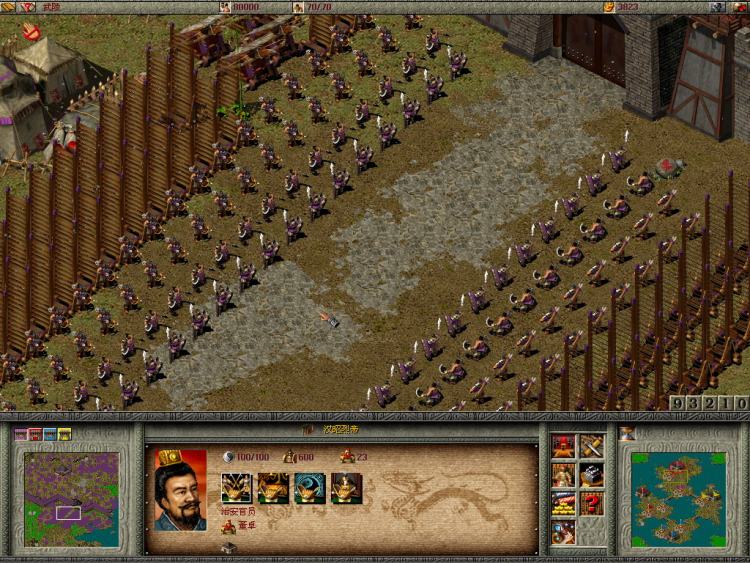The height and width of the screenshot is (563, 750).
Task: Click the hourglass icon above the world map
Action: [627, 433]
